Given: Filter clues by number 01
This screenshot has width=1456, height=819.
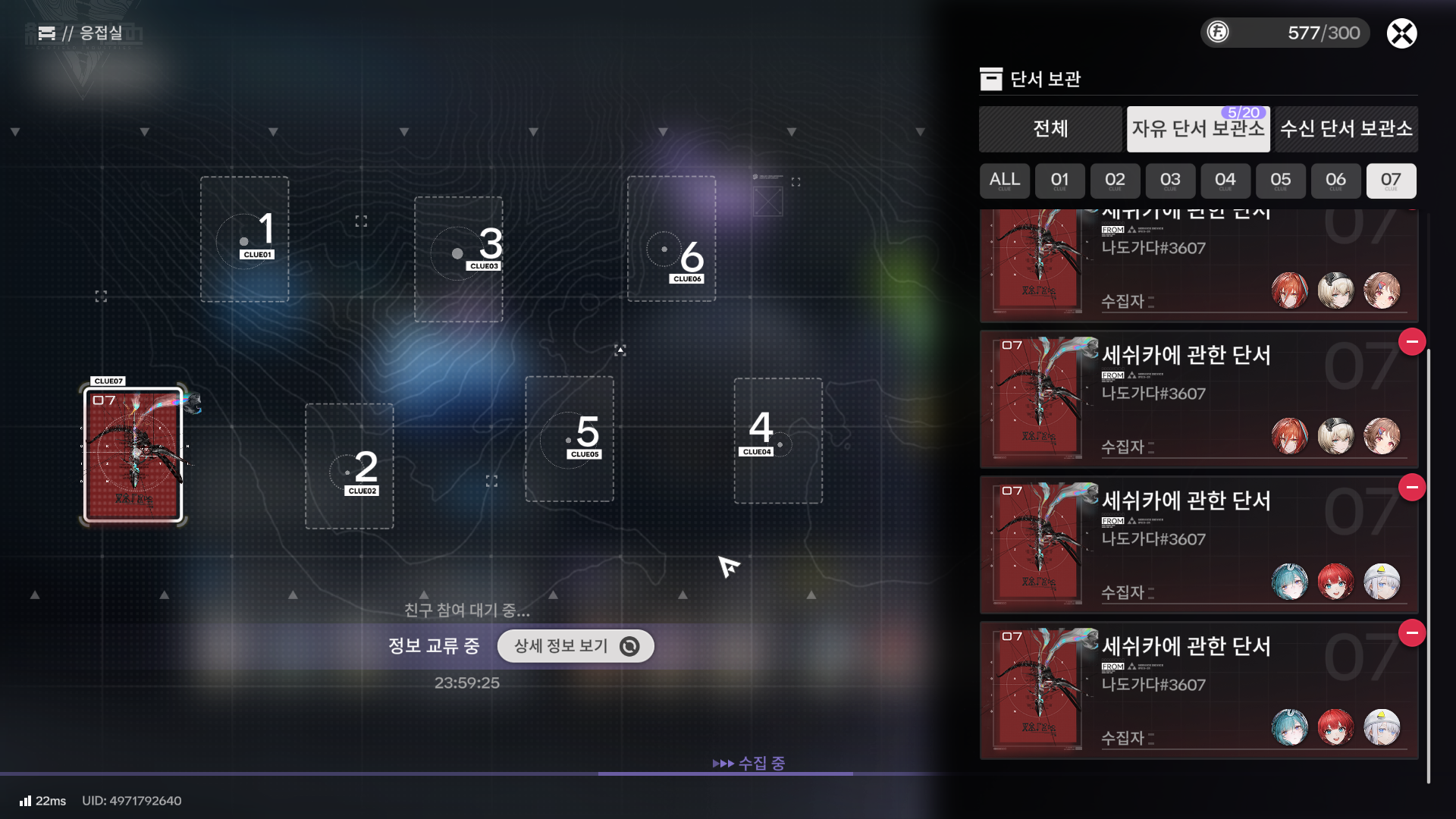Looking at the screenshot, I should point(1059,180).
